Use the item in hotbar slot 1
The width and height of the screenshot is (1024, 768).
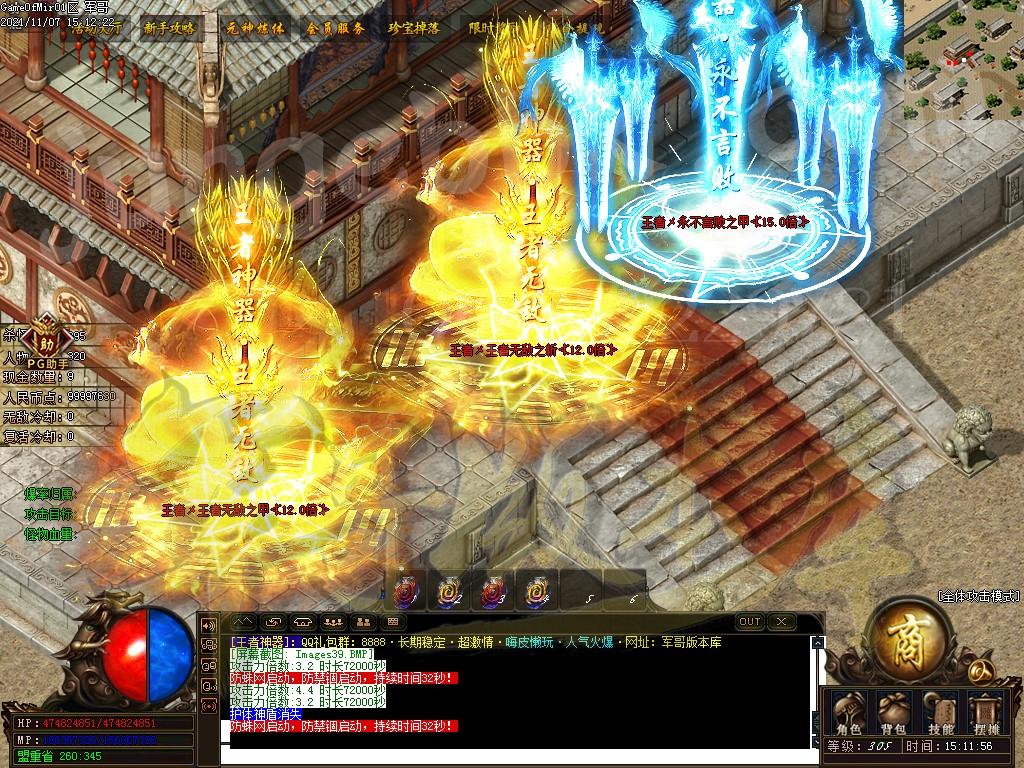403,592
